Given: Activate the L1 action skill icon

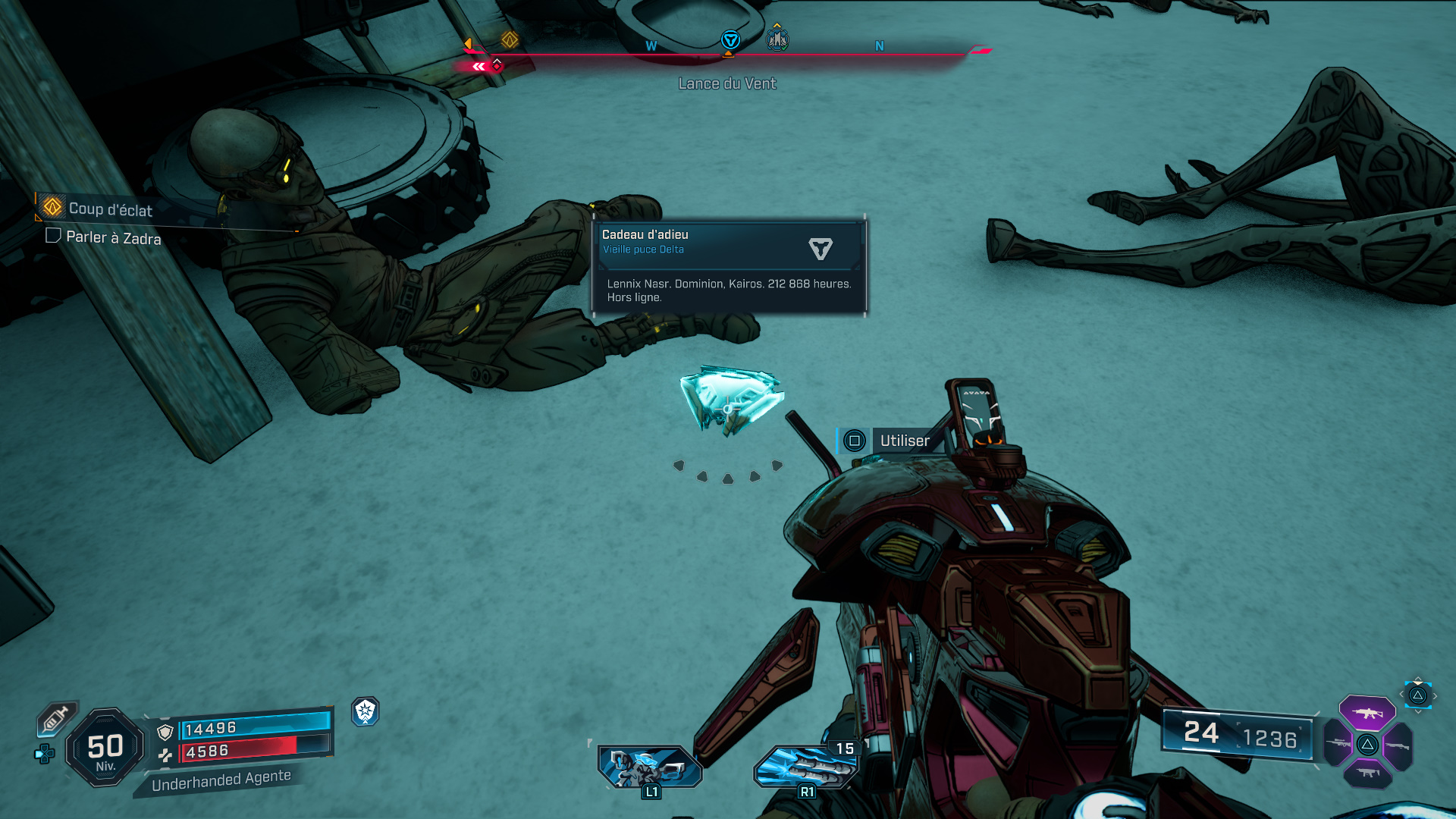Looking at the screenshot, I should point(650,767).
